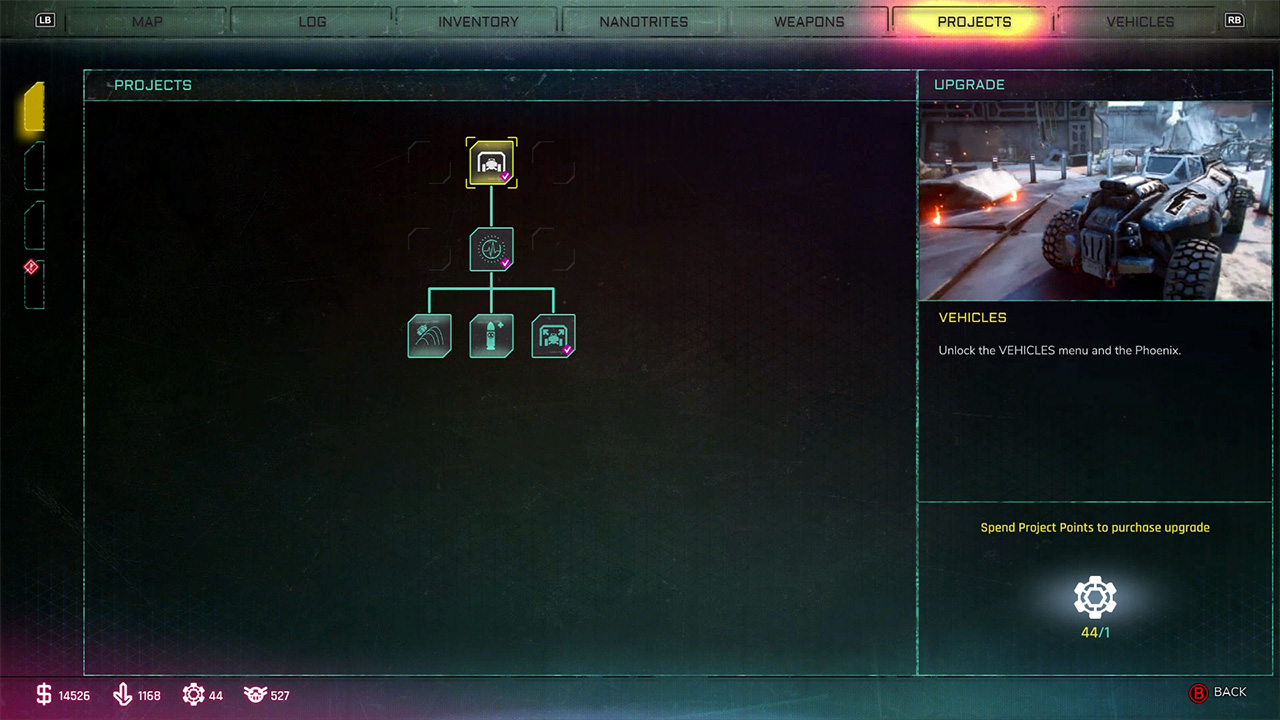Screen dimensions: 1280x720
Task: Click the feltrite icon beside 1168
Action: [x=123, y=694]
